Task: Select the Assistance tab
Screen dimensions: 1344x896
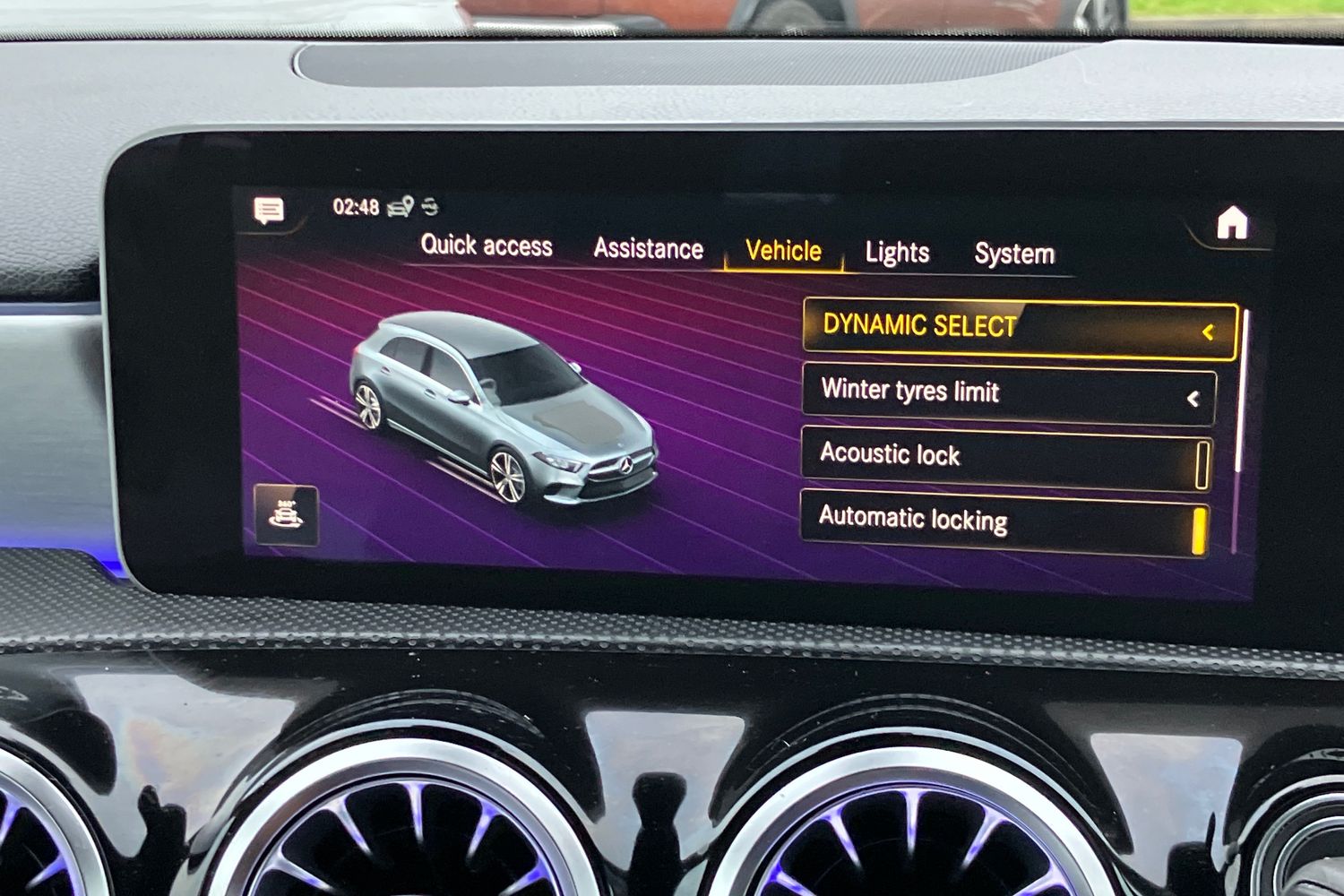Action: [x=649, y=248]
